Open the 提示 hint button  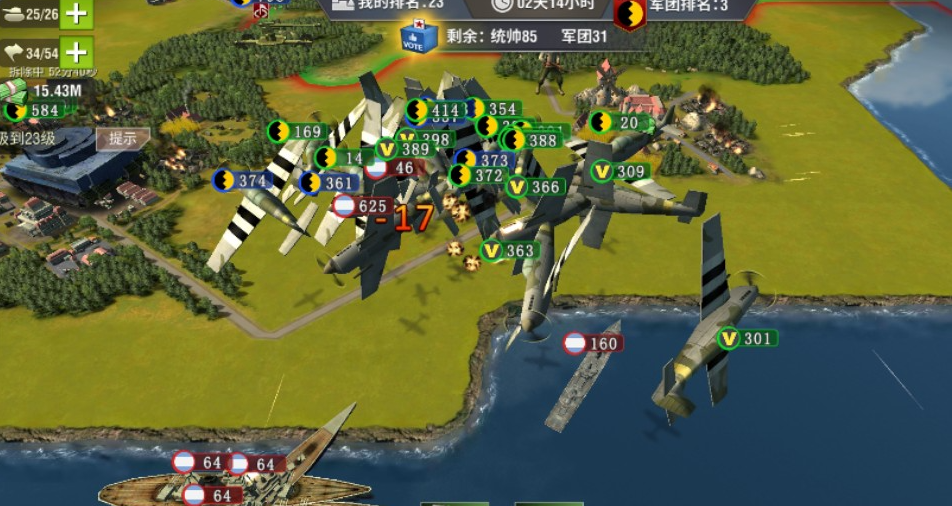coord(123,139)
